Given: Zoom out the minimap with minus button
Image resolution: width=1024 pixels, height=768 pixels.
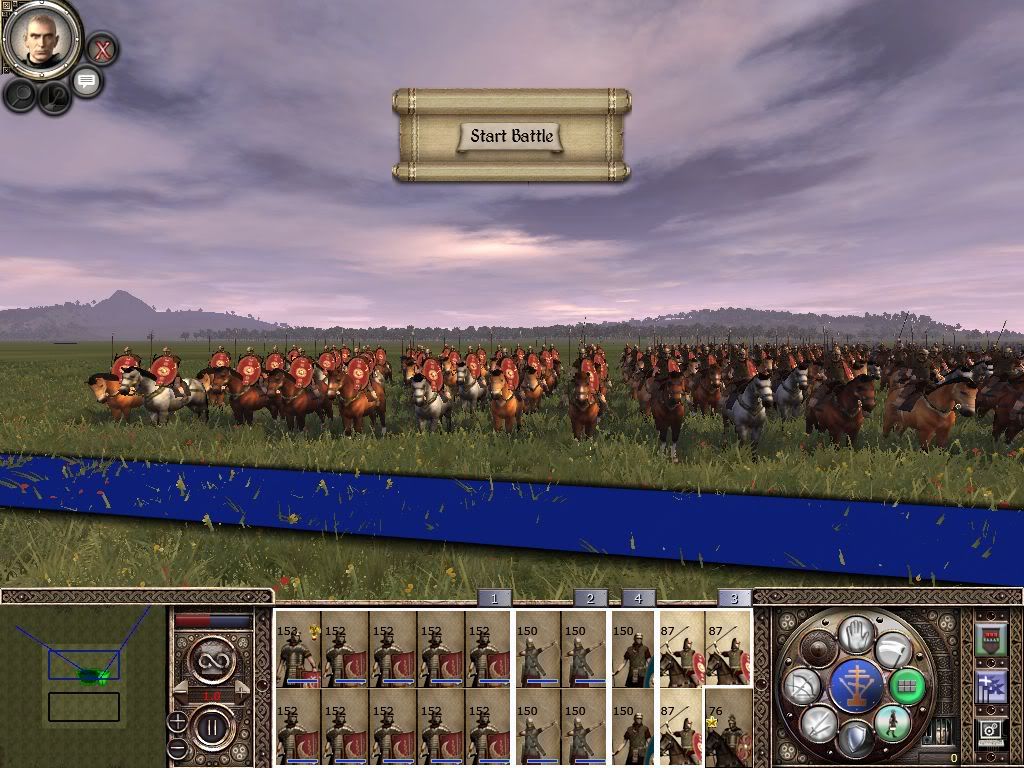Looking at the screenshot, I should (x=177, y=747).
